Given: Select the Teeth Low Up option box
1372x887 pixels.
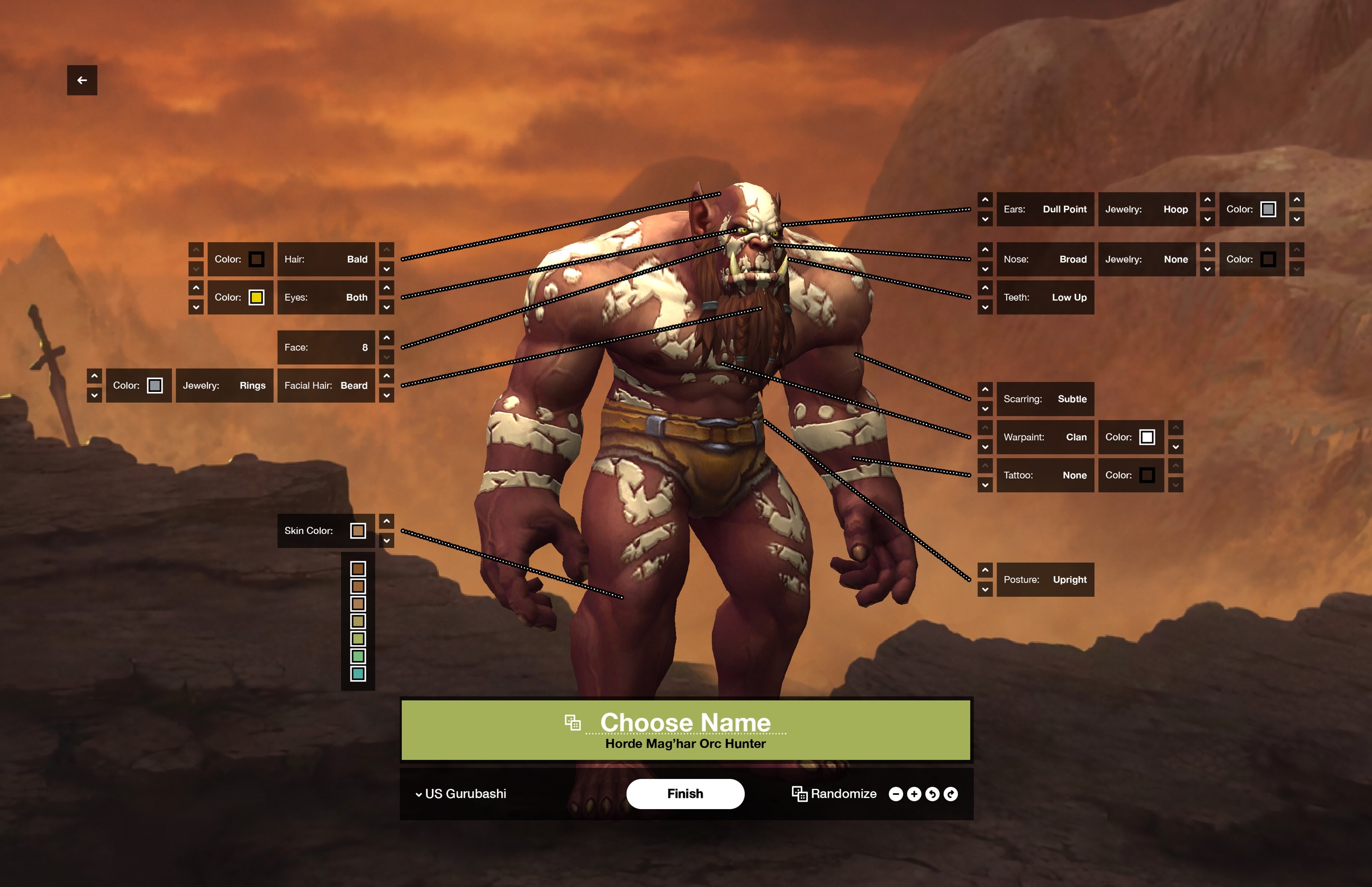Looking at the screenshot, I should point(1044,297).
